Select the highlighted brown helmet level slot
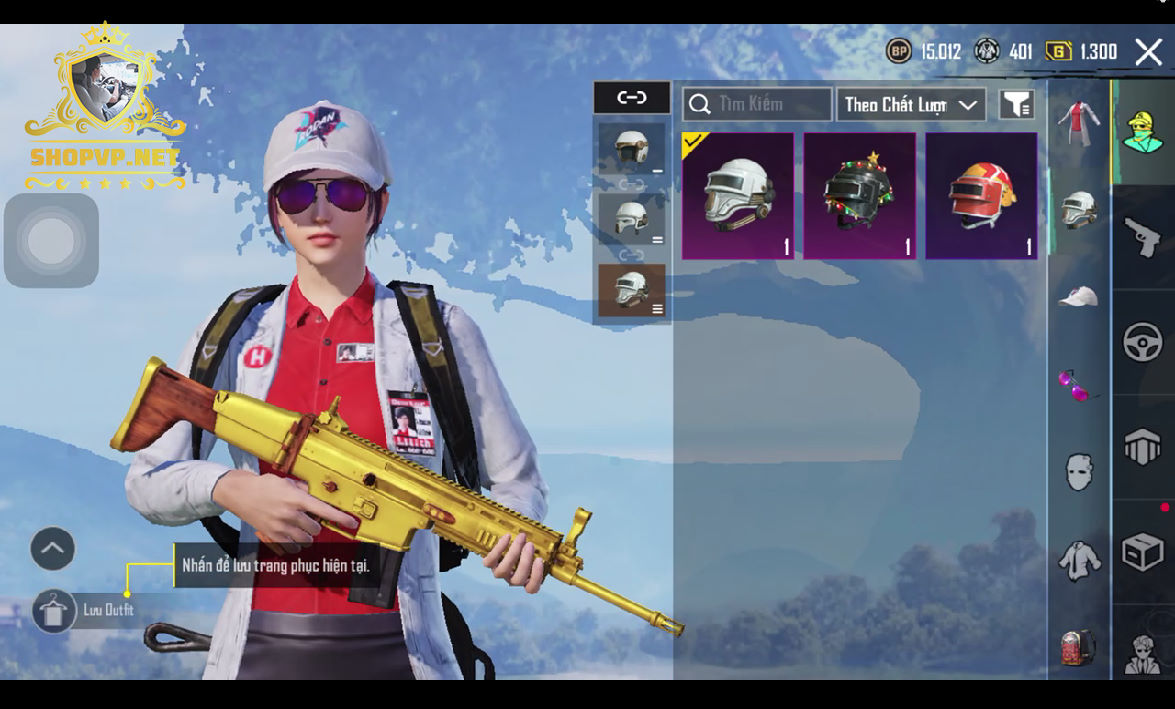The width and height of the screenshot is (1175, 709). pyautogui.click(x=632, y=290)
